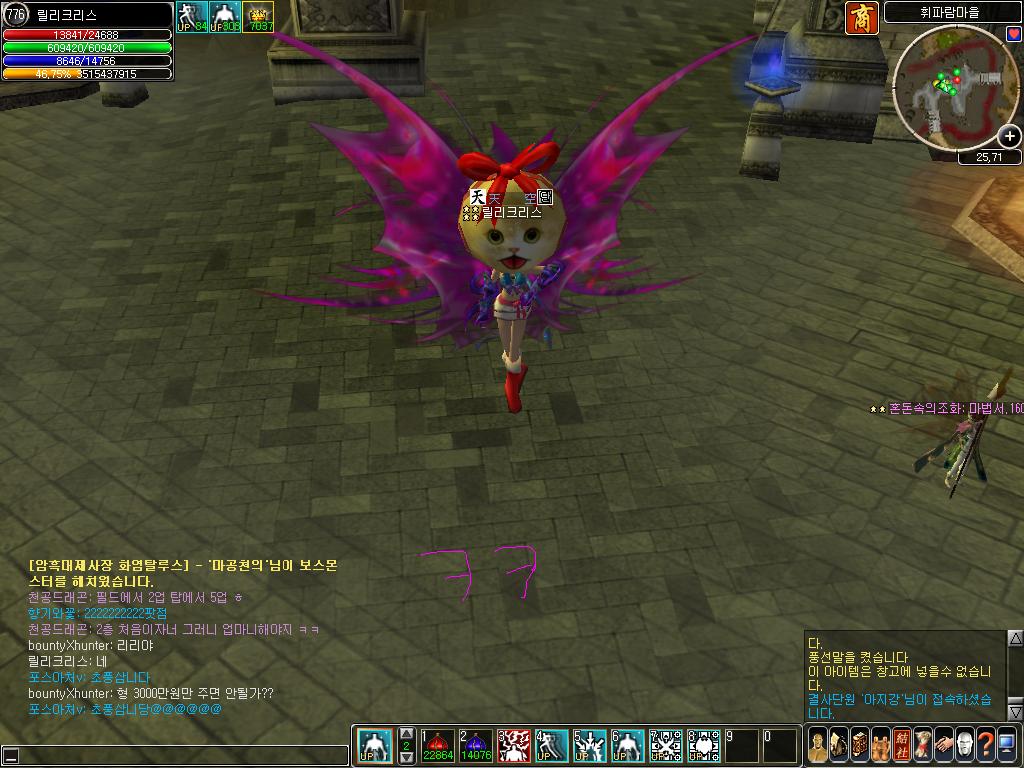Image resolution: width=1024 pixels, height=768 pixels.
Task: Activate the red skill in slot 3
Action: tap(513, 746)
